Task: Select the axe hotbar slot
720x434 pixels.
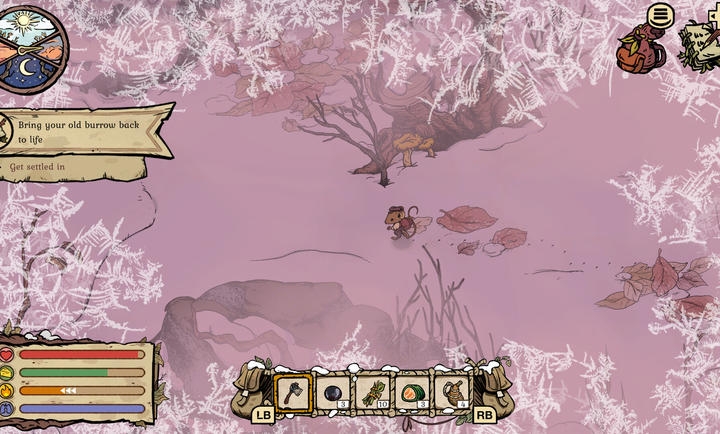Action: coord(294,393)
